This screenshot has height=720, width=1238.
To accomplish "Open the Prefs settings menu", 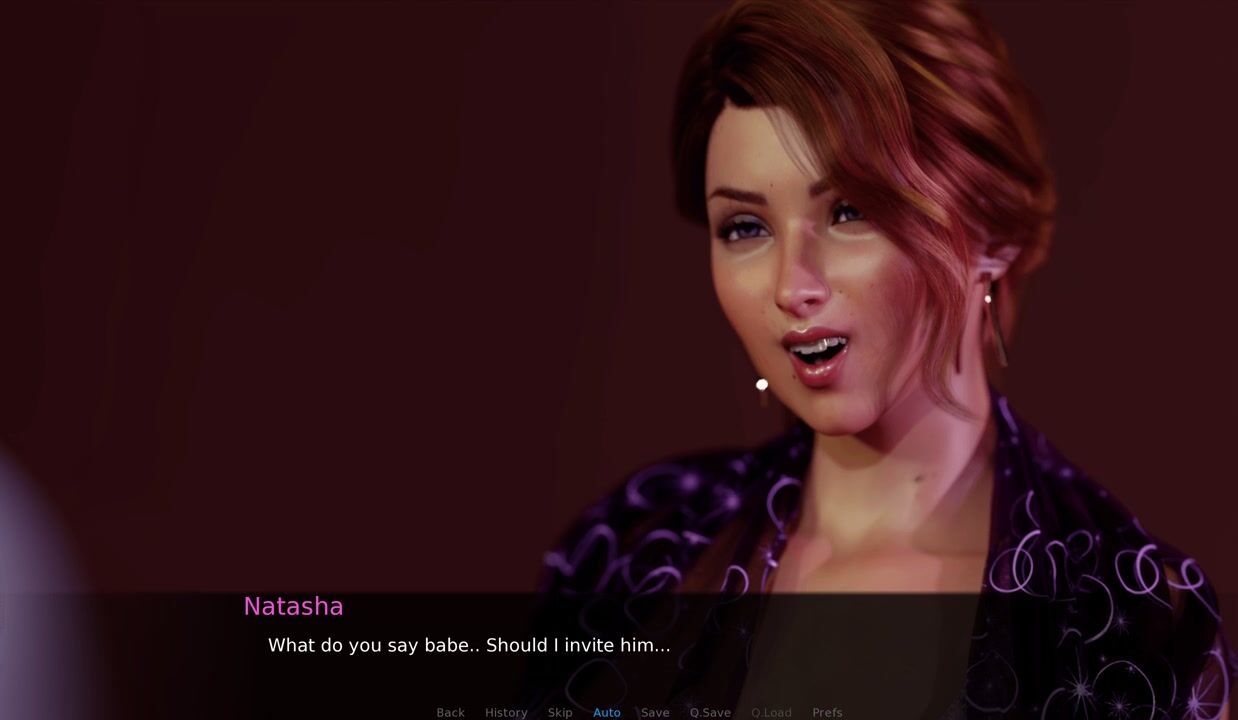I will coord(827,712).
